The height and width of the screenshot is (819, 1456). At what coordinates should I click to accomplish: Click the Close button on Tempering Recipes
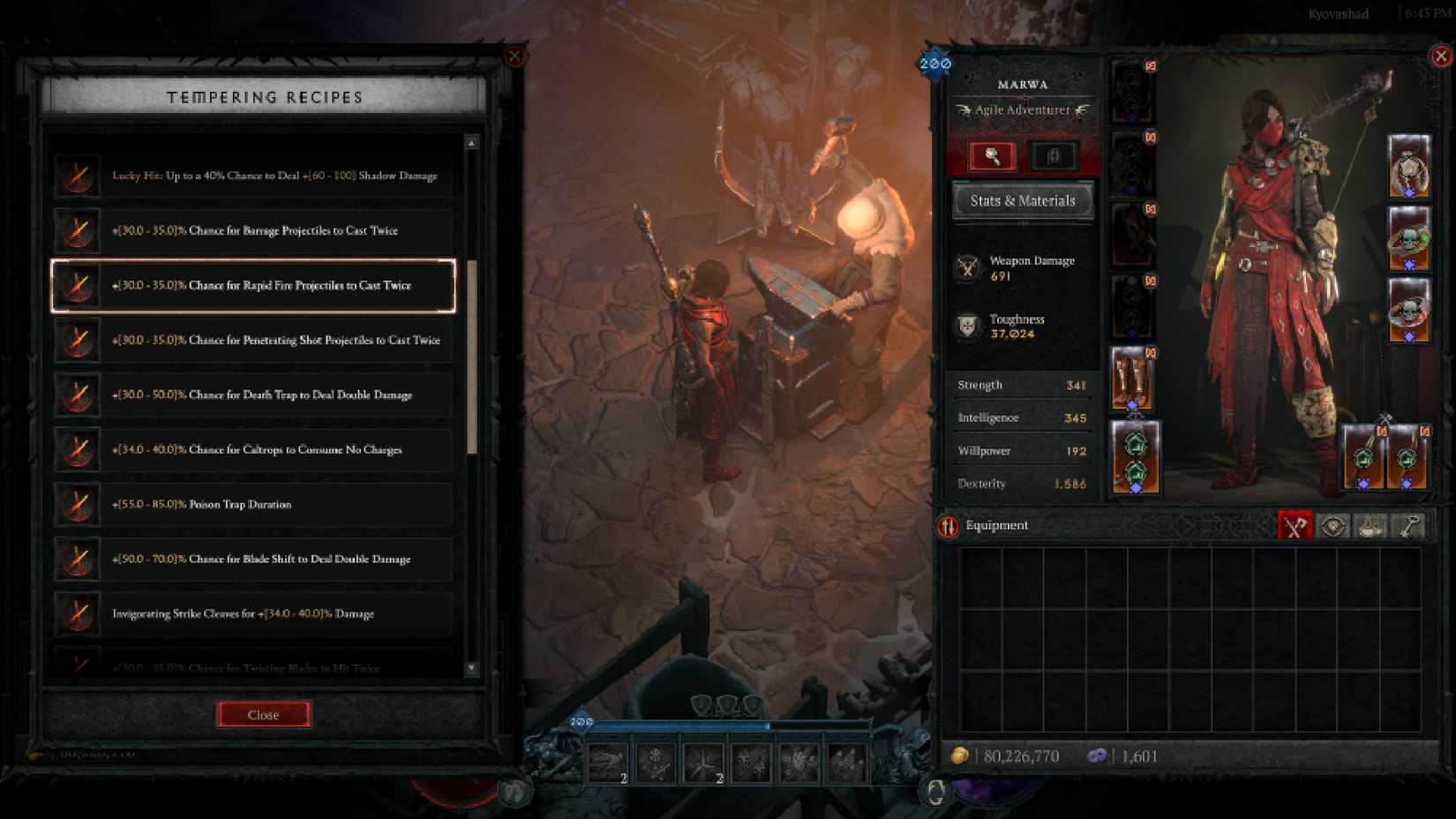263,715
